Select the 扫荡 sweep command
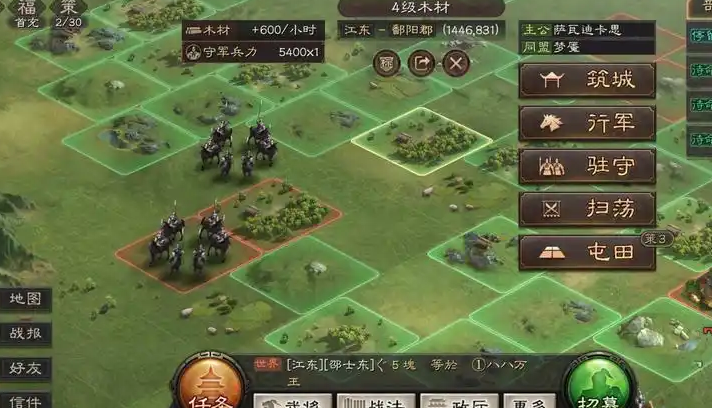The height and width of the screenshot is (408, 712). 587,209
